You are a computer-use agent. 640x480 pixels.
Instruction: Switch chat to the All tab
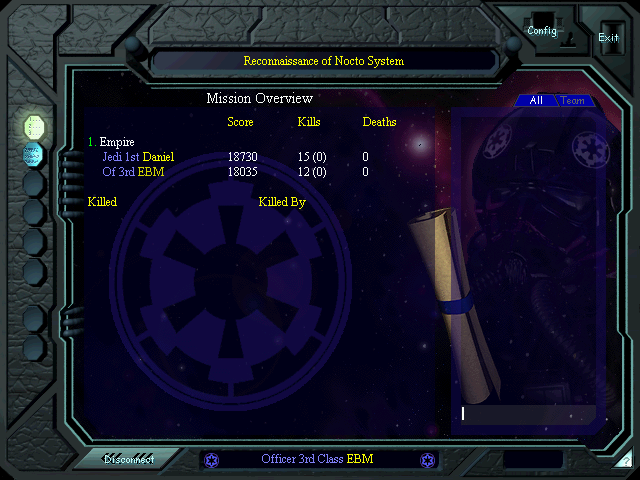(x=536, y=101)
